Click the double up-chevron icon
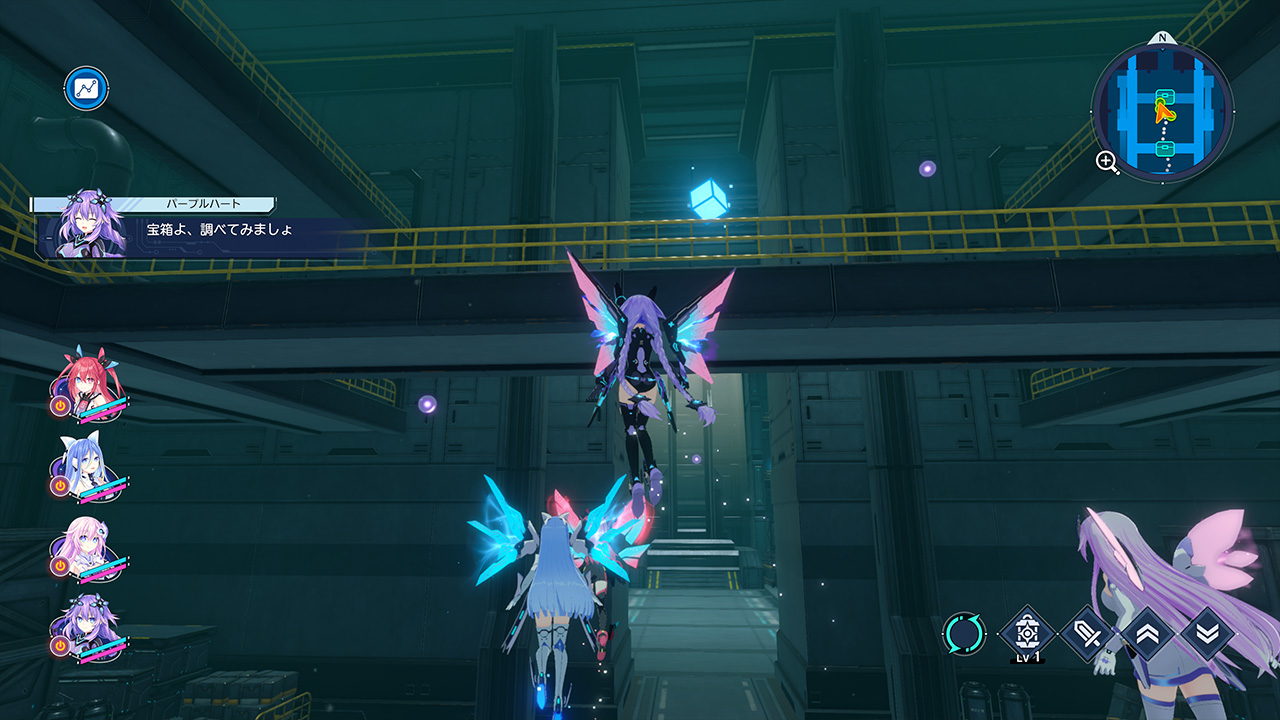This screenshot has height=720, width=1280. point(1147,634)
